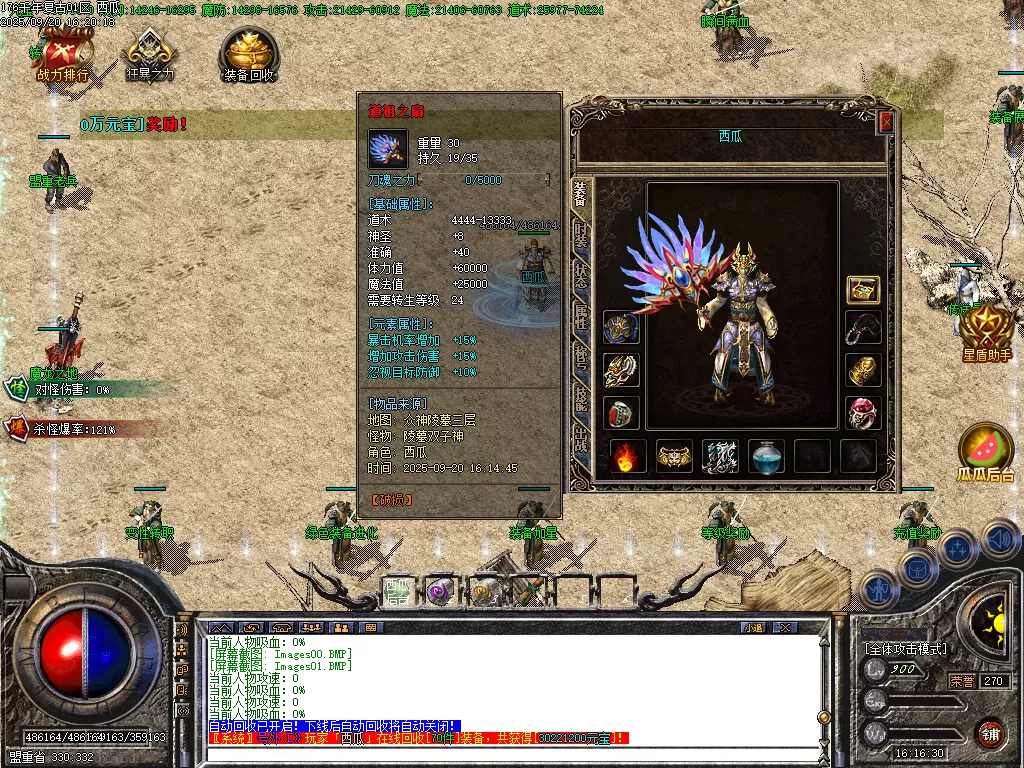Open the 狂暴之力 feature icon
Screen dimensions: 1024x768
(x=150, y=54)
